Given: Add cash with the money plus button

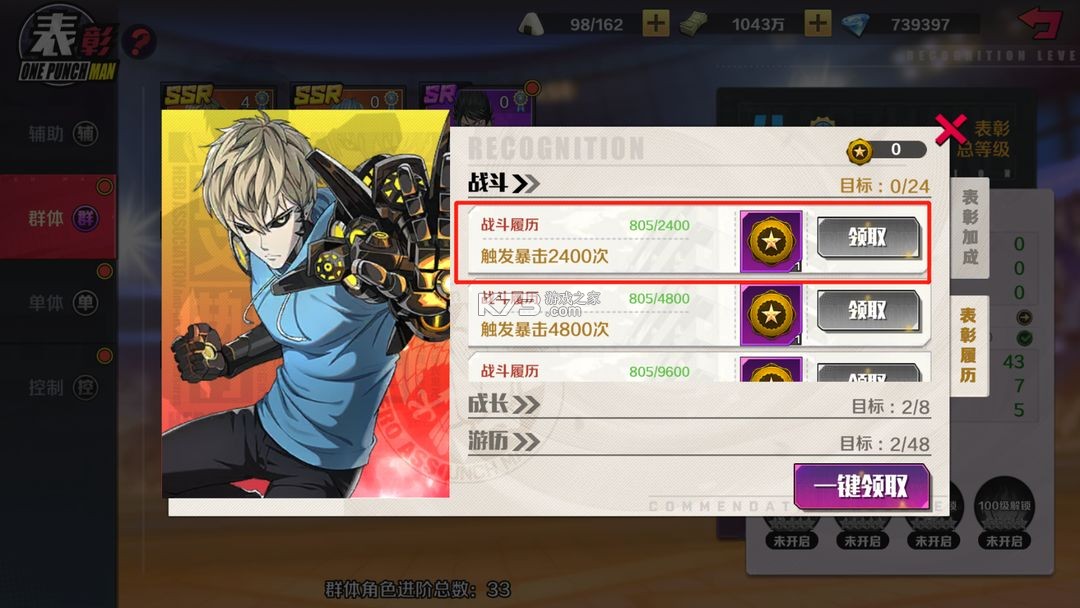Looking at the screenshot, I should pos(818,23).
